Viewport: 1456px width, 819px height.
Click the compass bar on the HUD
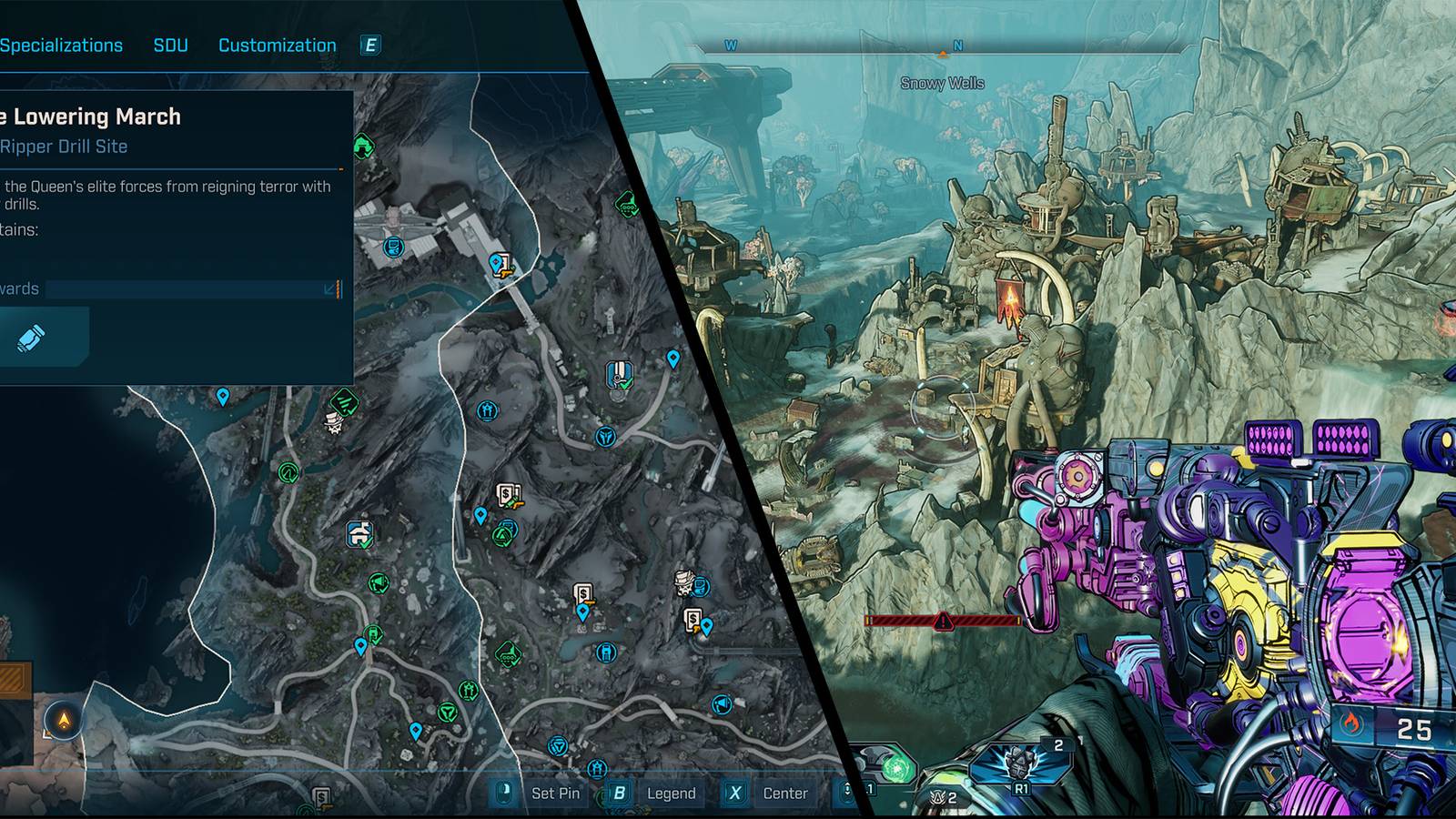[x=943, y=47]
